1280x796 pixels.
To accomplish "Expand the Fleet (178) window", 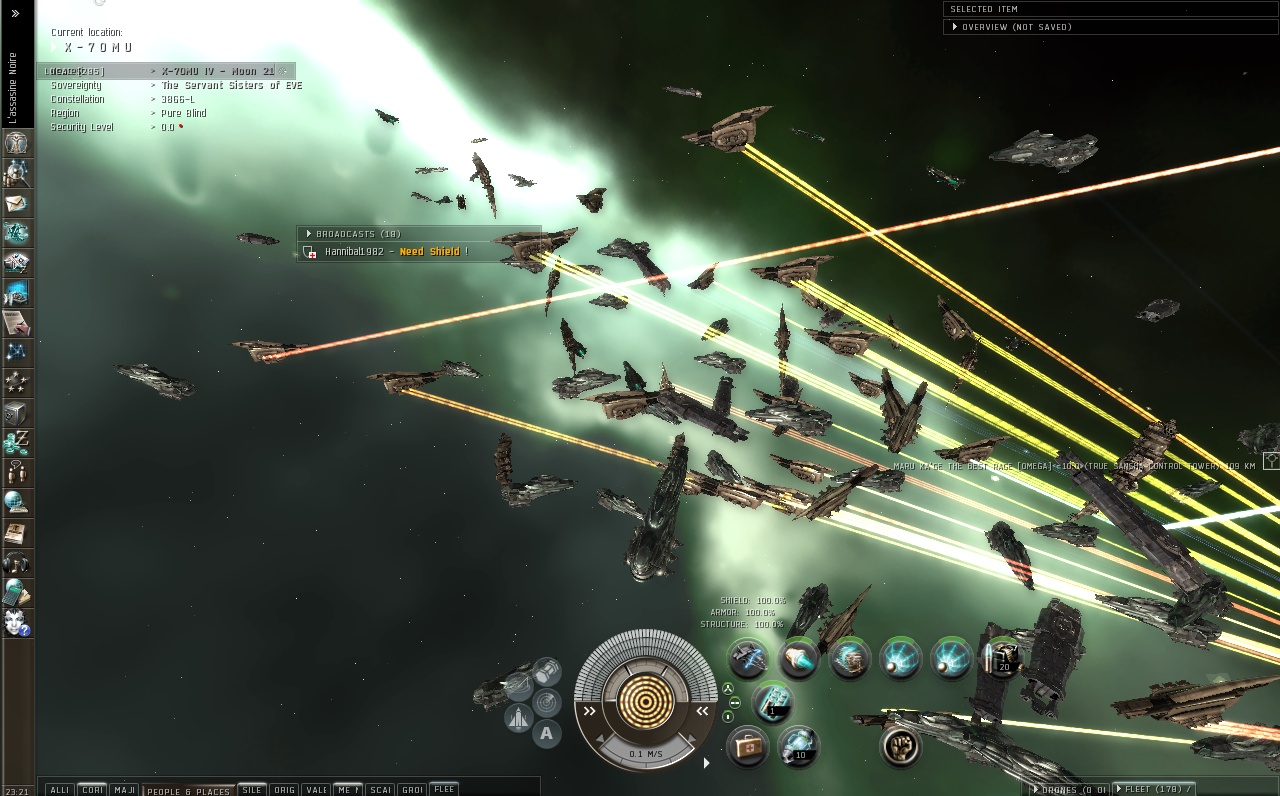I will [x=1158, y=789].
